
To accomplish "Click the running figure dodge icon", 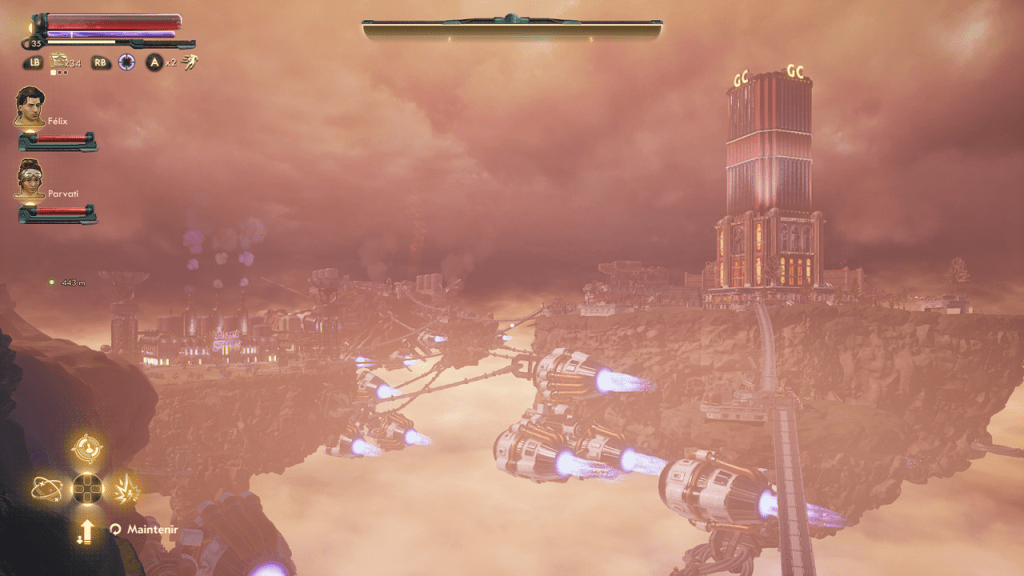I will pos(189,62).
